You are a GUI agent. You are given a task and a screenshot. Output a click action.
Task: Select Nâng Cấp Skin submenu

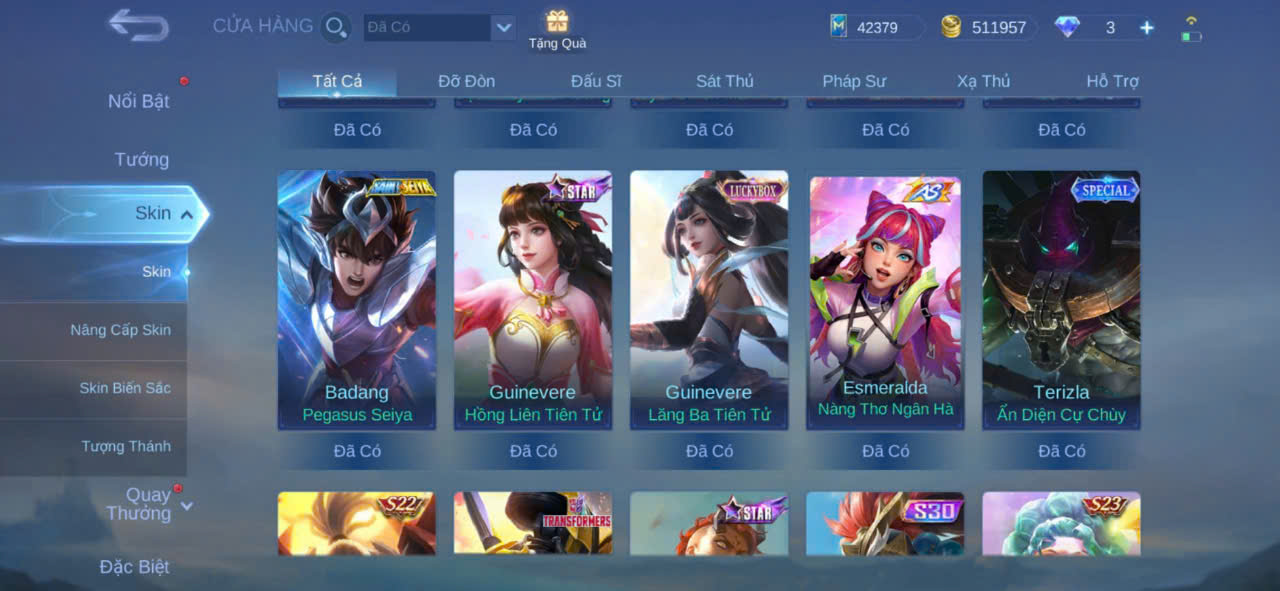120,330
